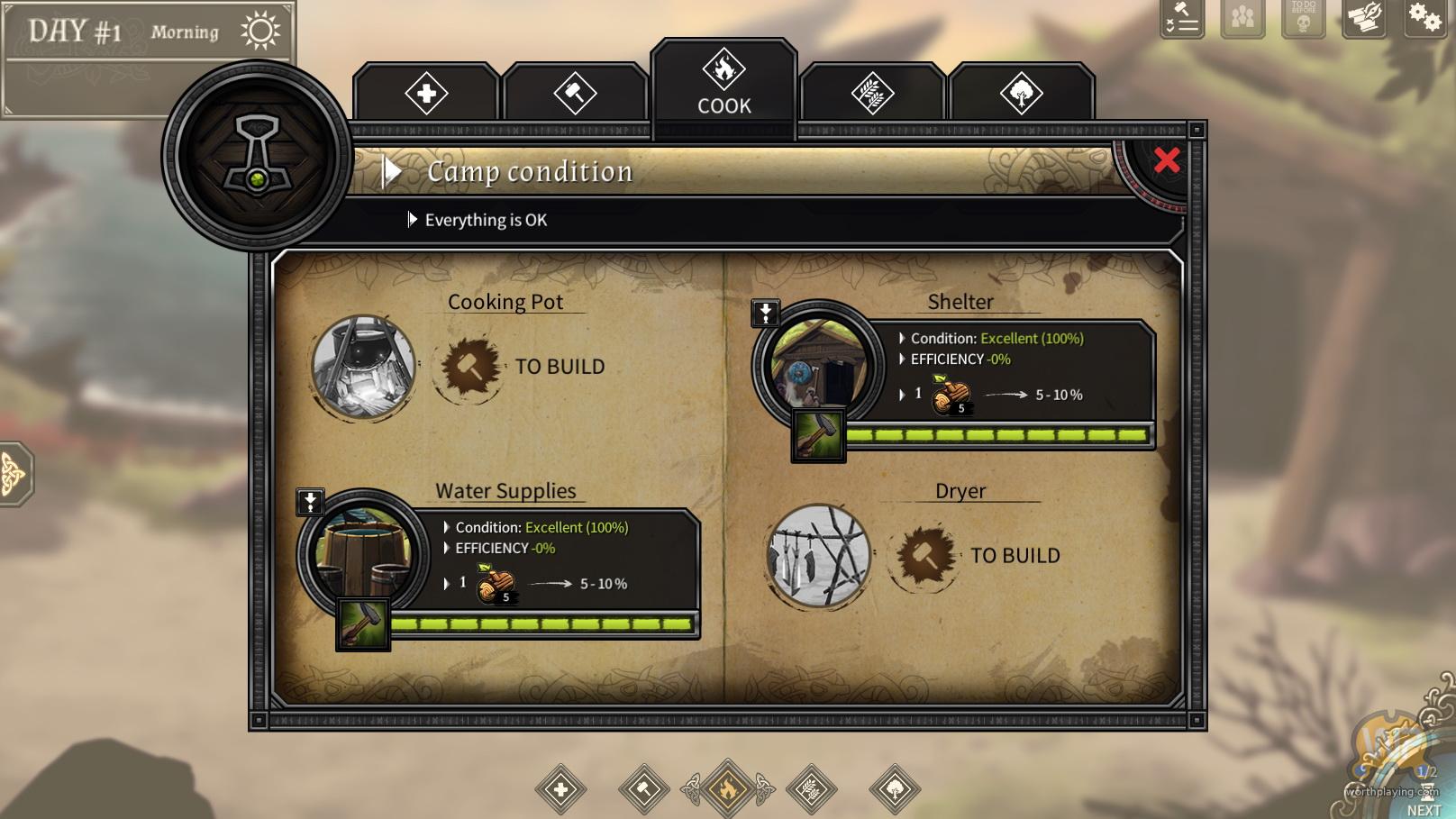
Task: Click the Shelter download arrow icon
Action: pos(765,314)
